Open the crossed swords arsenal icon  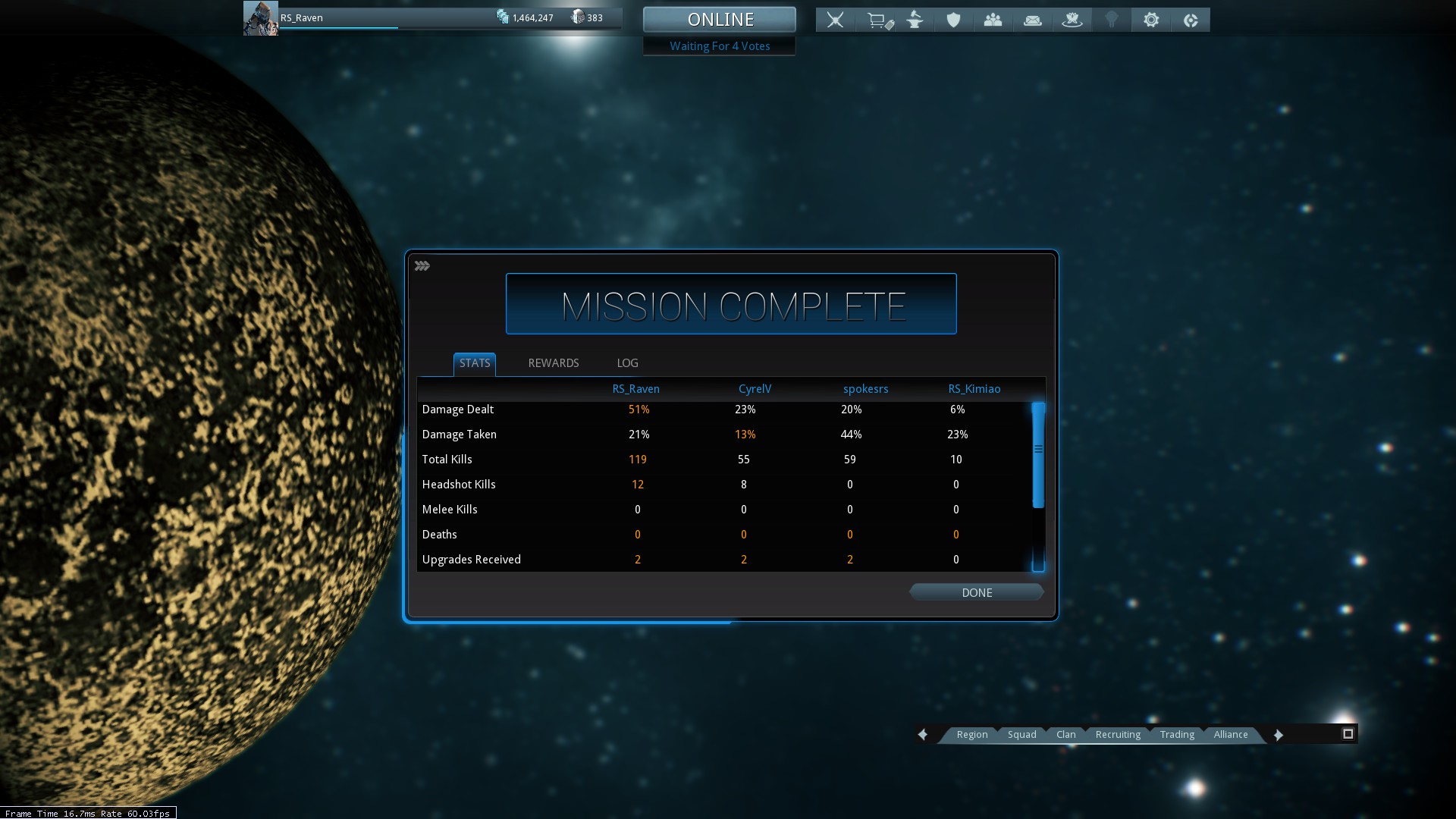tap(835, 20)
